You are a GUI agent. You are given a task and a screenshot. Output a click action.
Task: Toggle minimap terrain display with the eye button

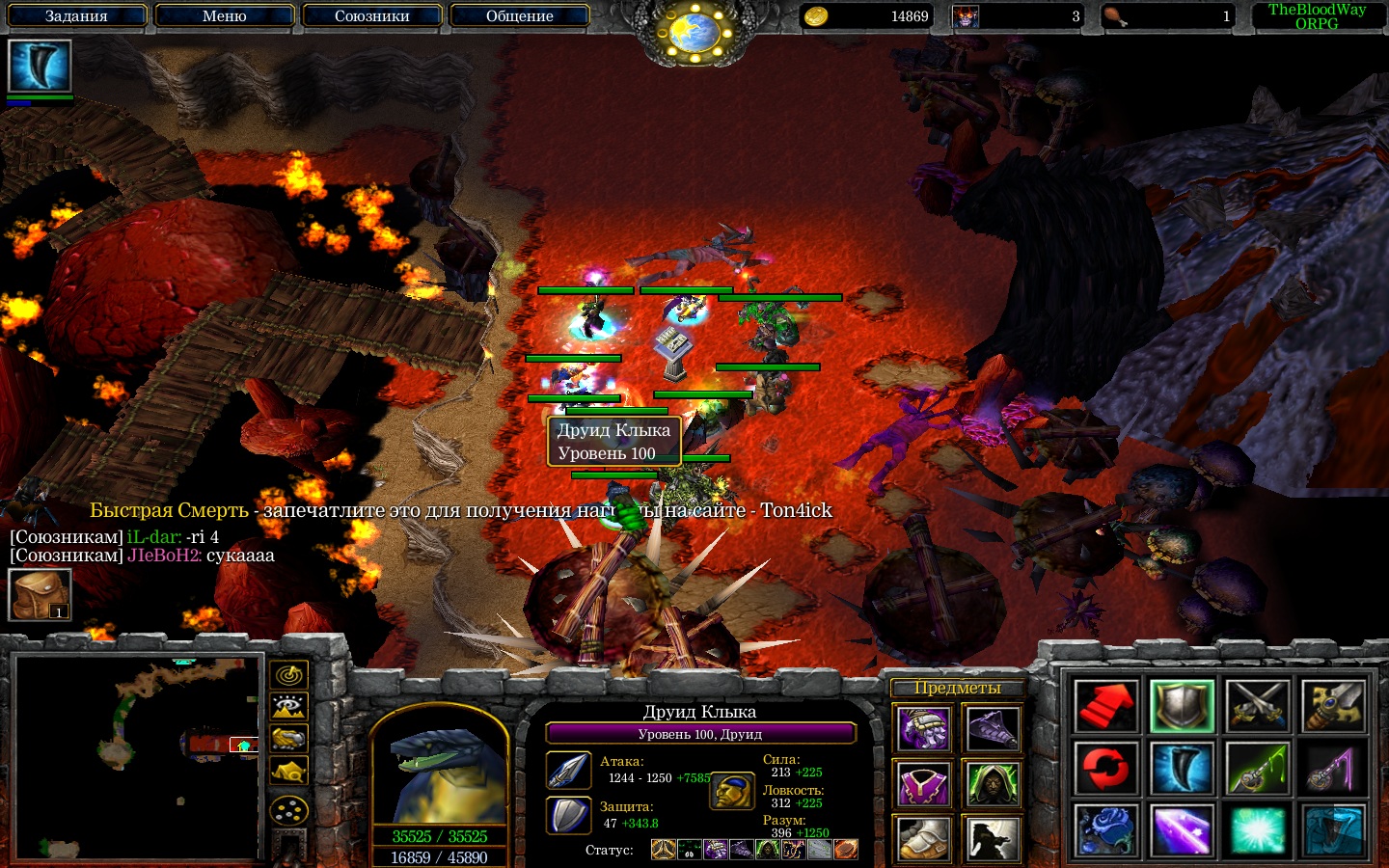(x=288, y=707)
